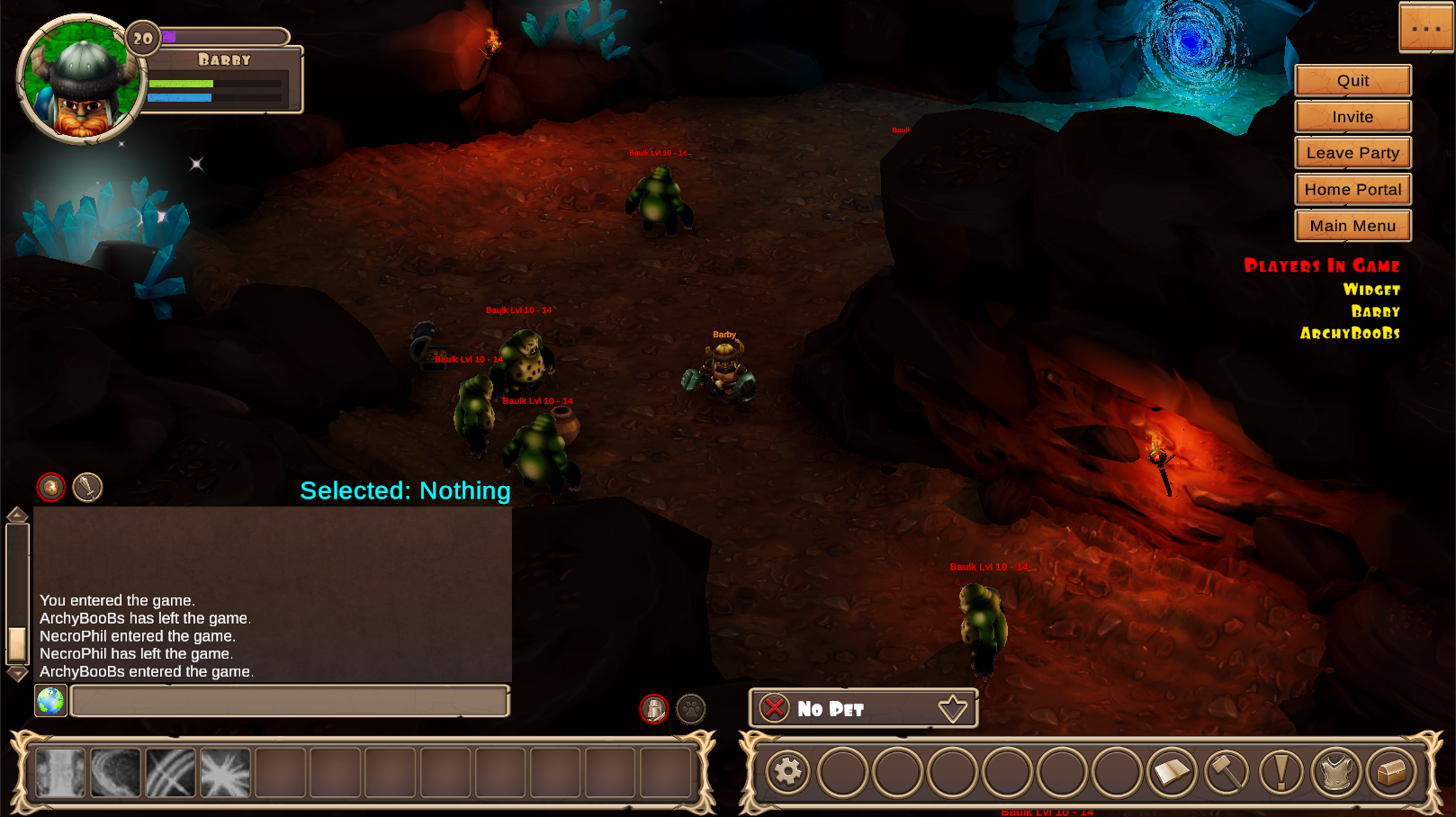The height and width of the screenshot is (817, 1456).
Task: Expand the No Pet dropdown arrow
Action: click(x=953, y=709)
